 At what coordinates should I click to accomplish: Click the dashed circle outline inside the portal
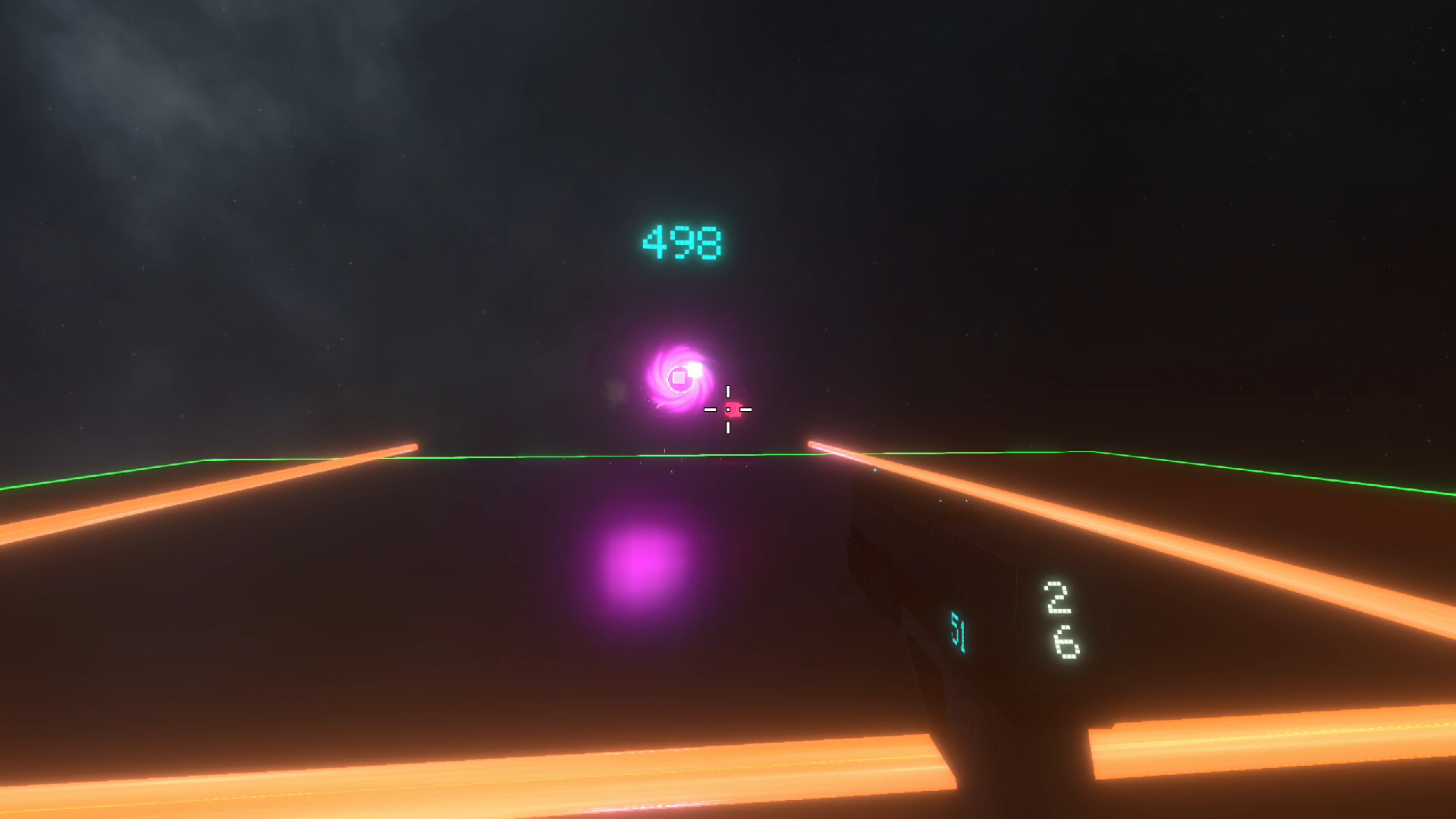tap(681, 393)
